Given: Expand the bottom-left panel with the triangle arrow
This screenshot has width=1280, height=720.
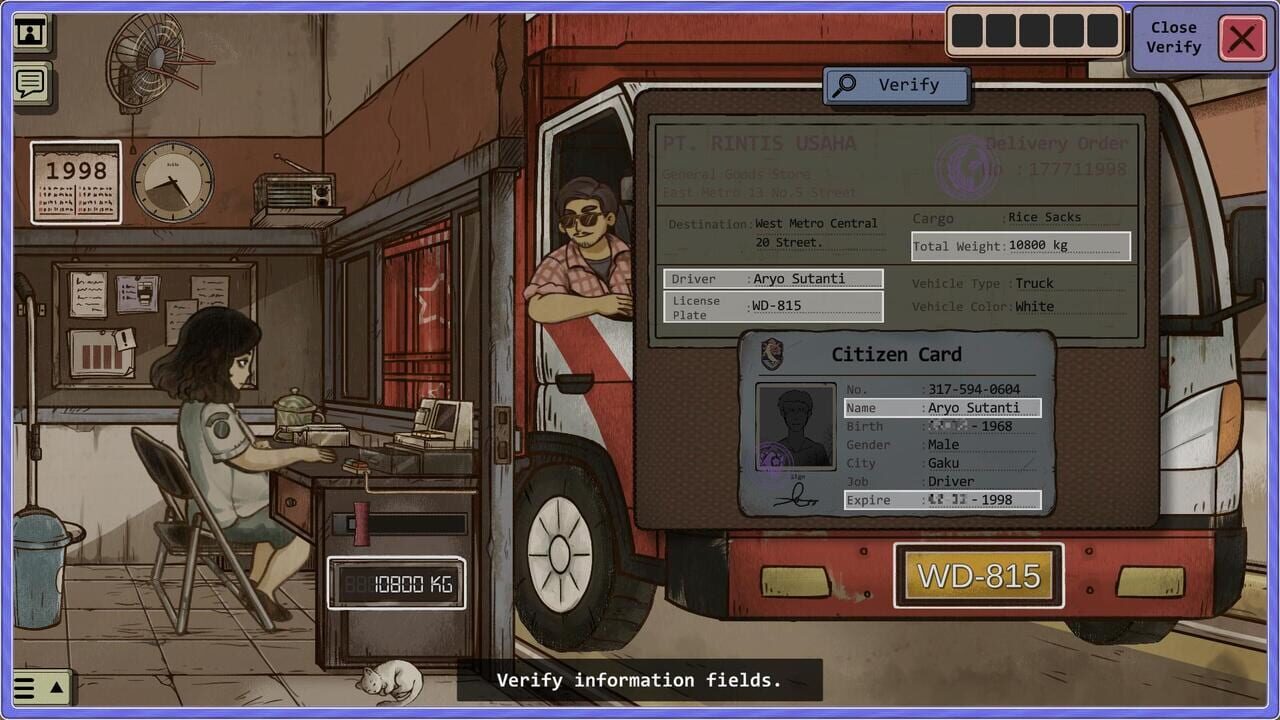Looking at the screenshot, I should coord(56,687).
